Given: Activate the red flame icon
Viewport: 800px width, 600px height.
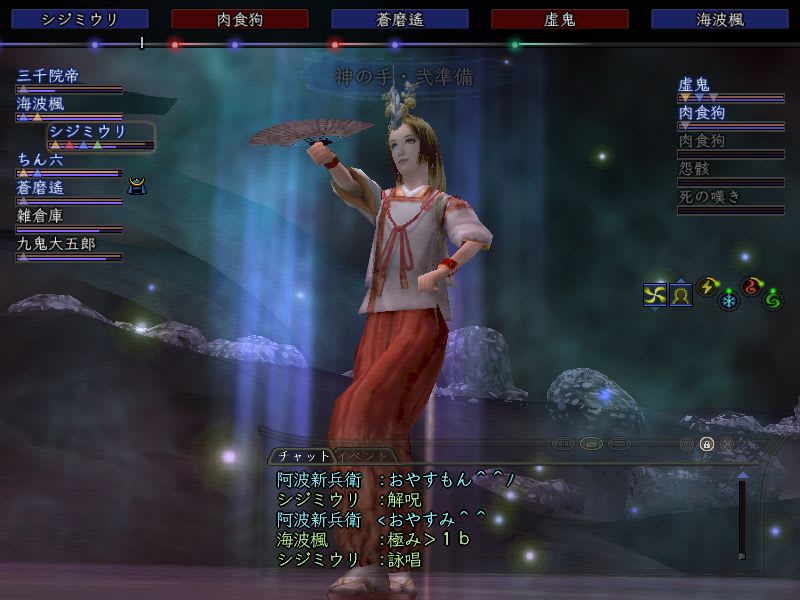Looking at the screenshot, I should coord(751,287).
